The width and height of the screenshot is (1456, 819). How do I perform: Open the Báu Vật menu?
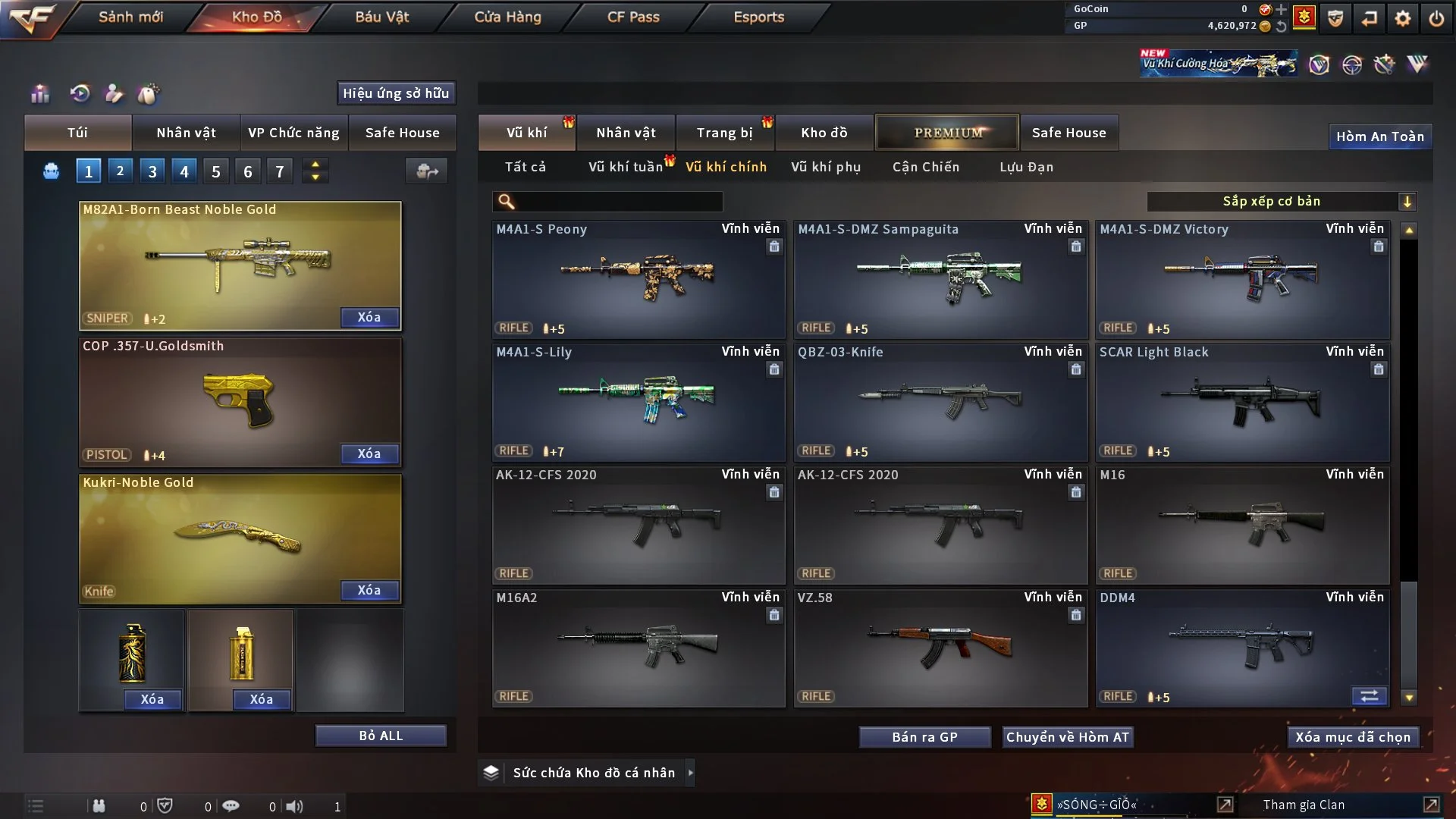381,17
